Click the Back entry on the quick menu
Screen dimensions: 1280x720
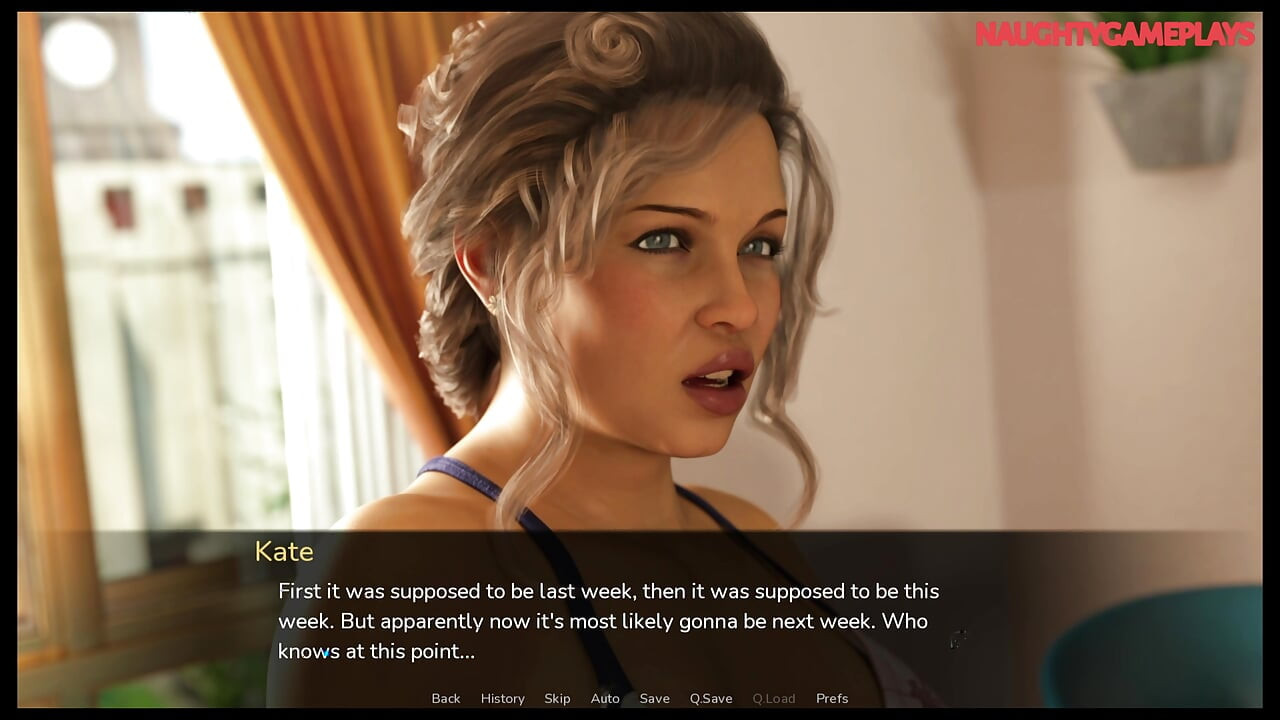(x=446, y=698)
